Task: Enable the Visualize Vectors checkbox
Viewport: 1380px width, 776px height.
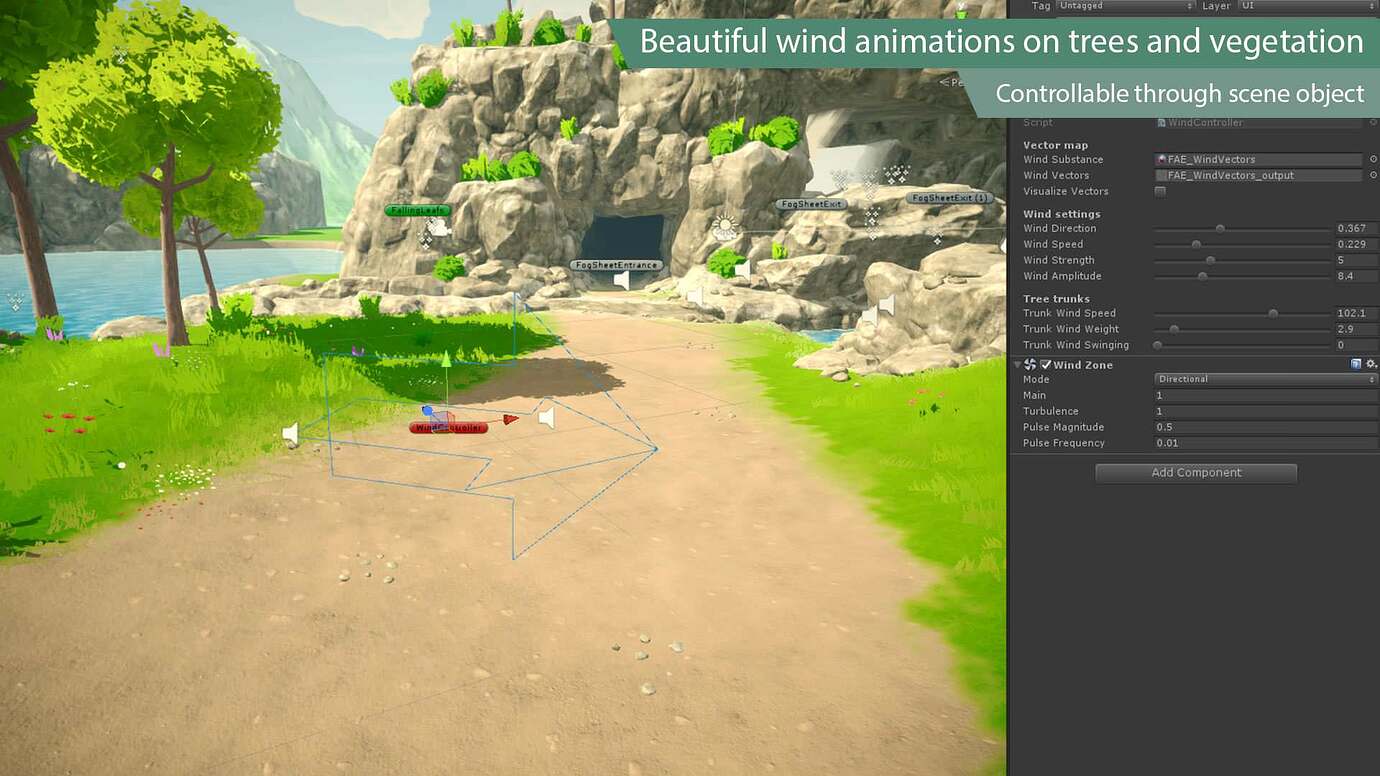Action: (1160, 191)
